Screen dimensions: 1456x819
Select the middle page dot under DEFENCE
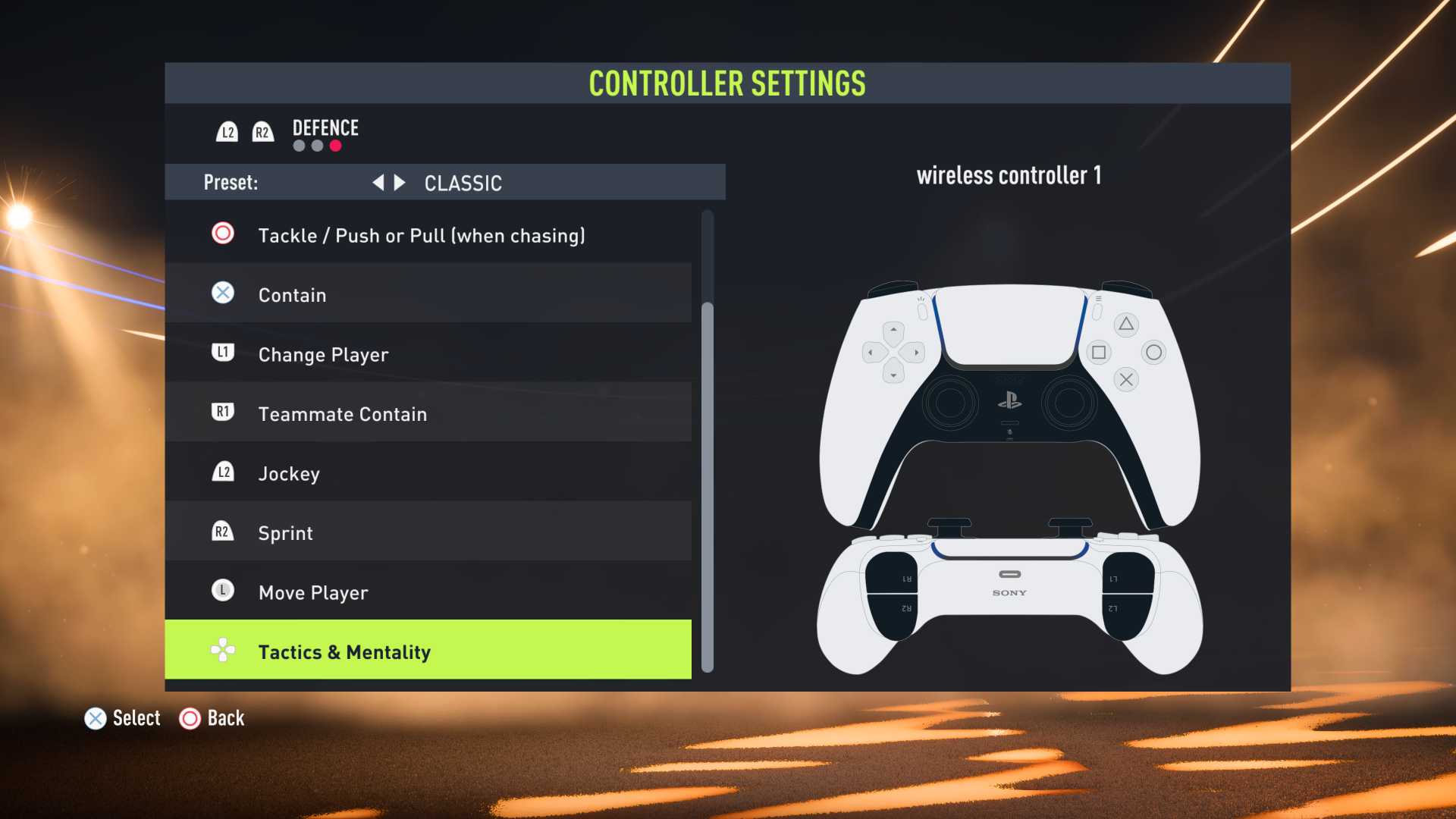coord(317,146)
